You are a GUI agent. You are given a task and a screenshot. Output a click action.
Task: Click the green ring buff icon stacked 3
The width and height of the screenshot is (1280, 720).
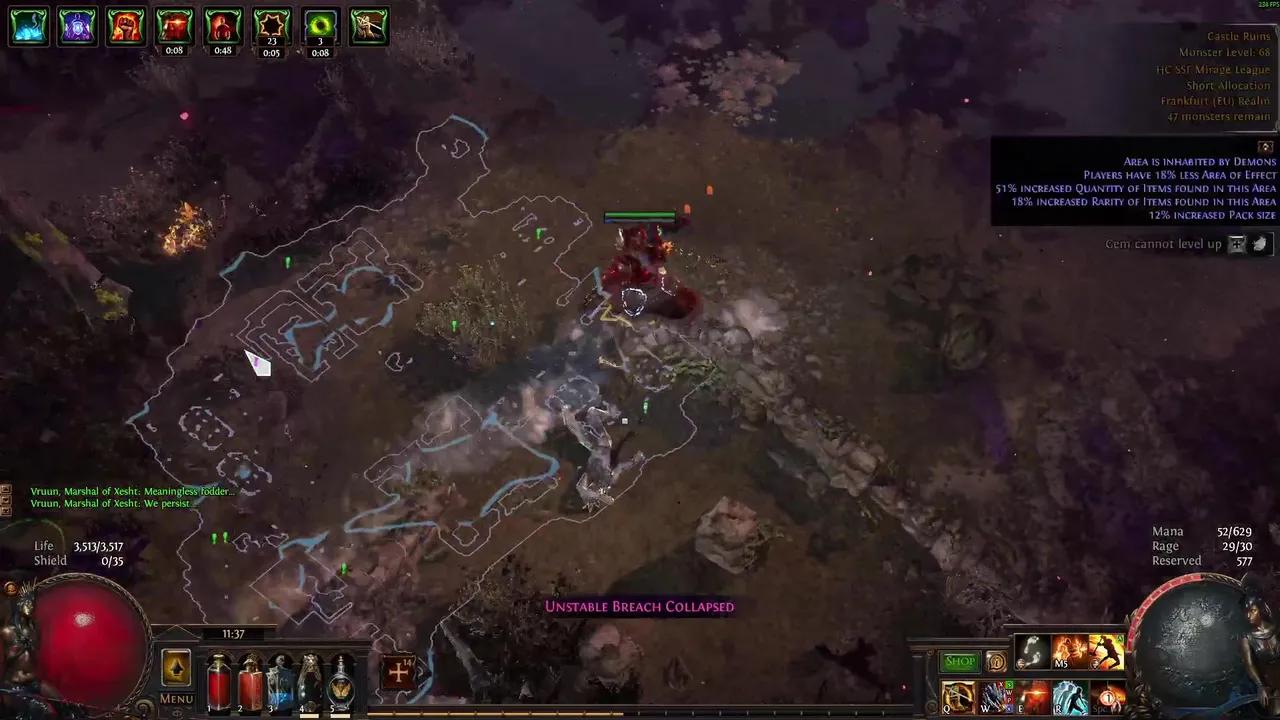(320, 27)
